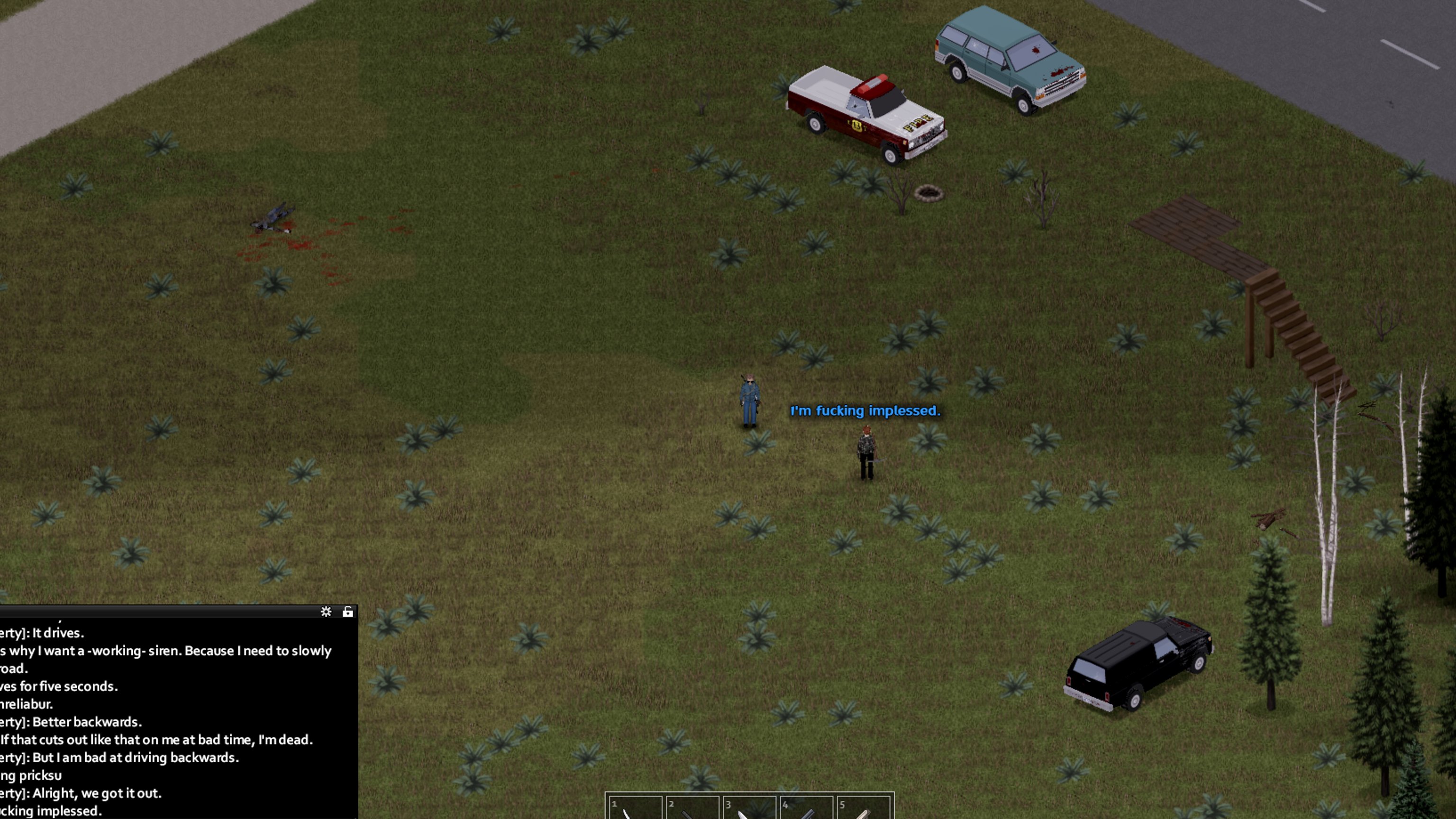Click the chat message log
Image resolution: width=1456 pixels, height=819 pixels.
coord(170,718)
